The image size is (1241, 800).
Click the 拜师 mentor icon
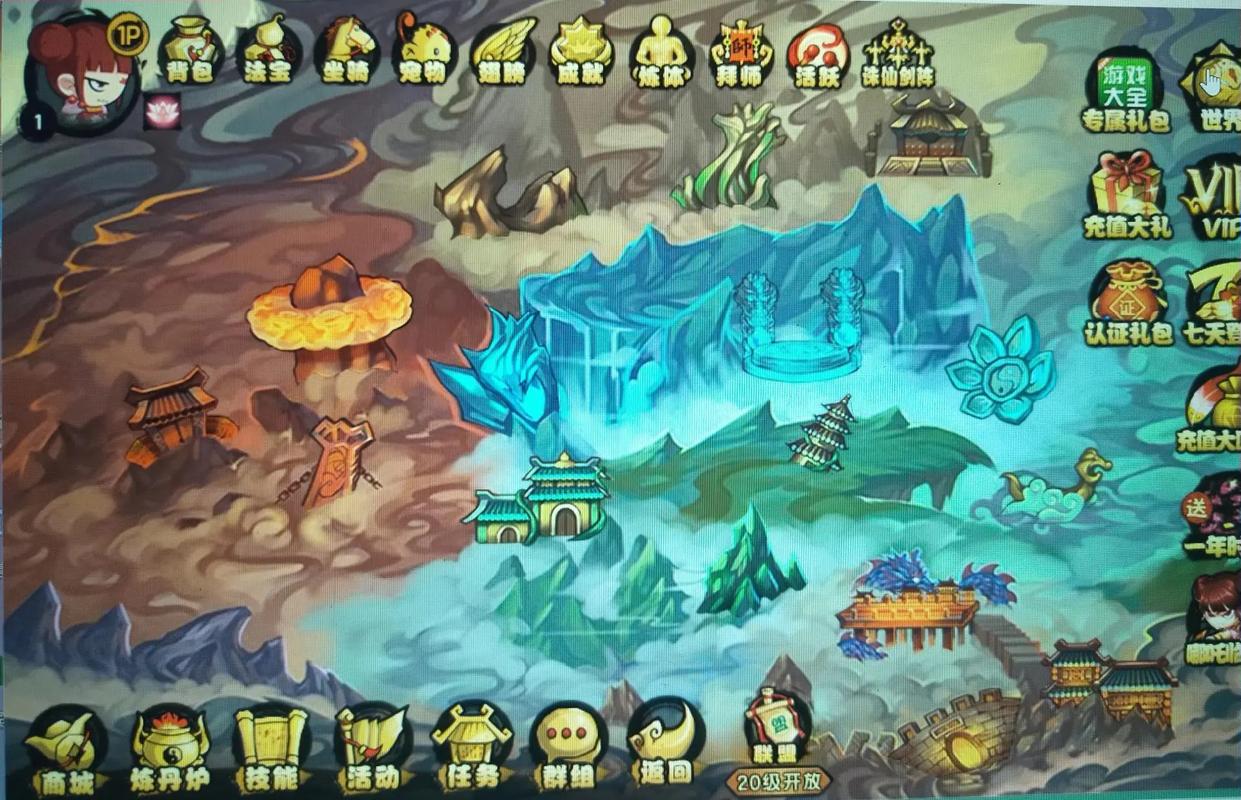coord(739,50)
